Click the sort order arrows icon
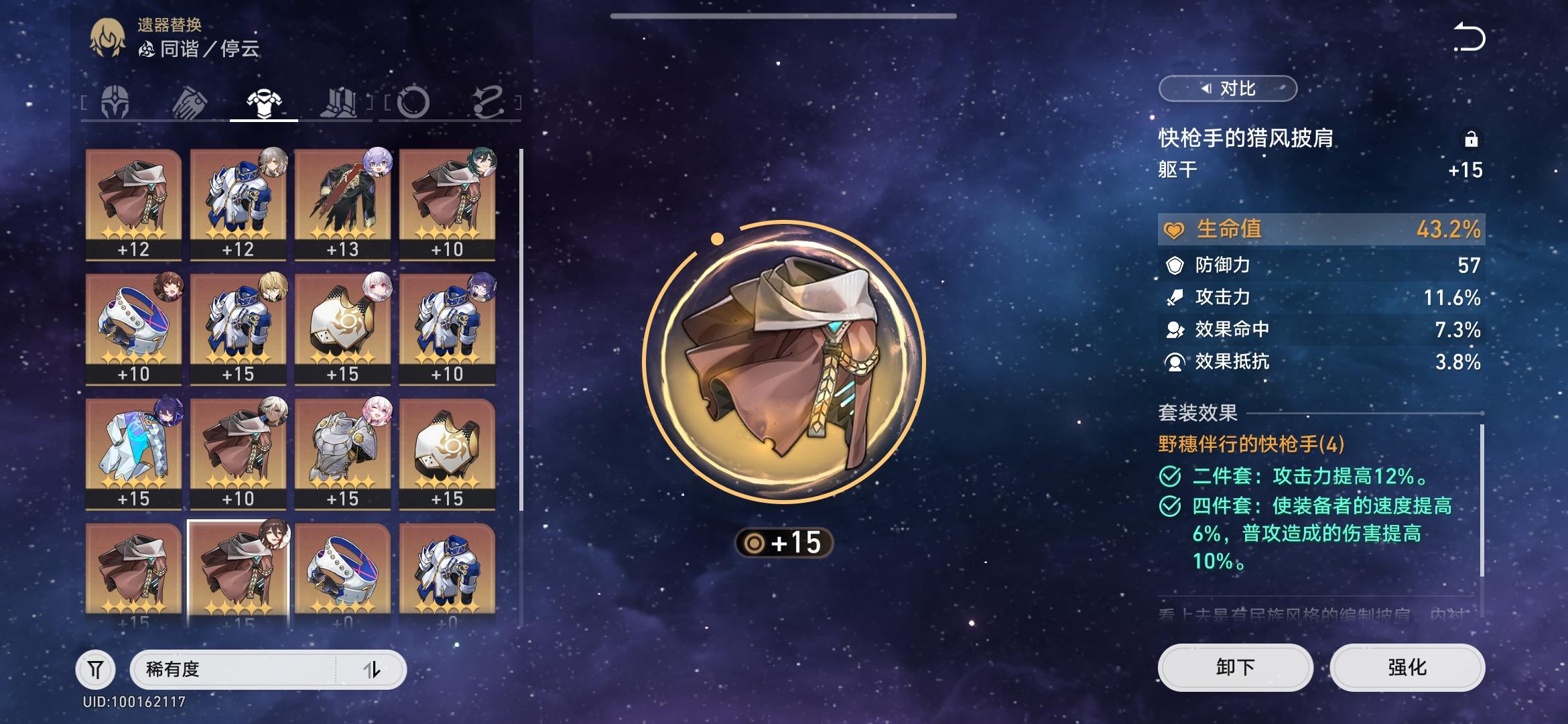The image size is (1568, 724). click(x=375, y=669)
